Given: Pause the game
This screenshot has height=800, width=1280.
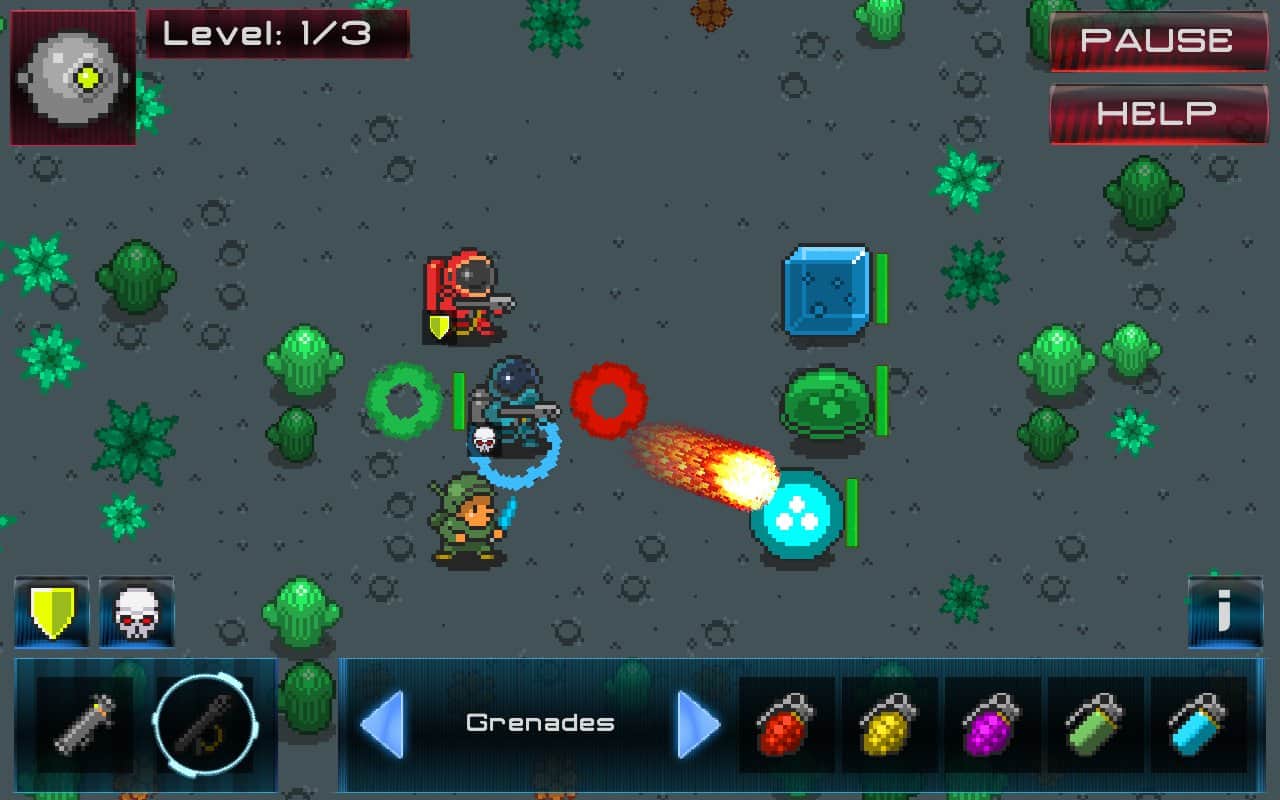Looking at the screenshot, I should coord(1158,42).
